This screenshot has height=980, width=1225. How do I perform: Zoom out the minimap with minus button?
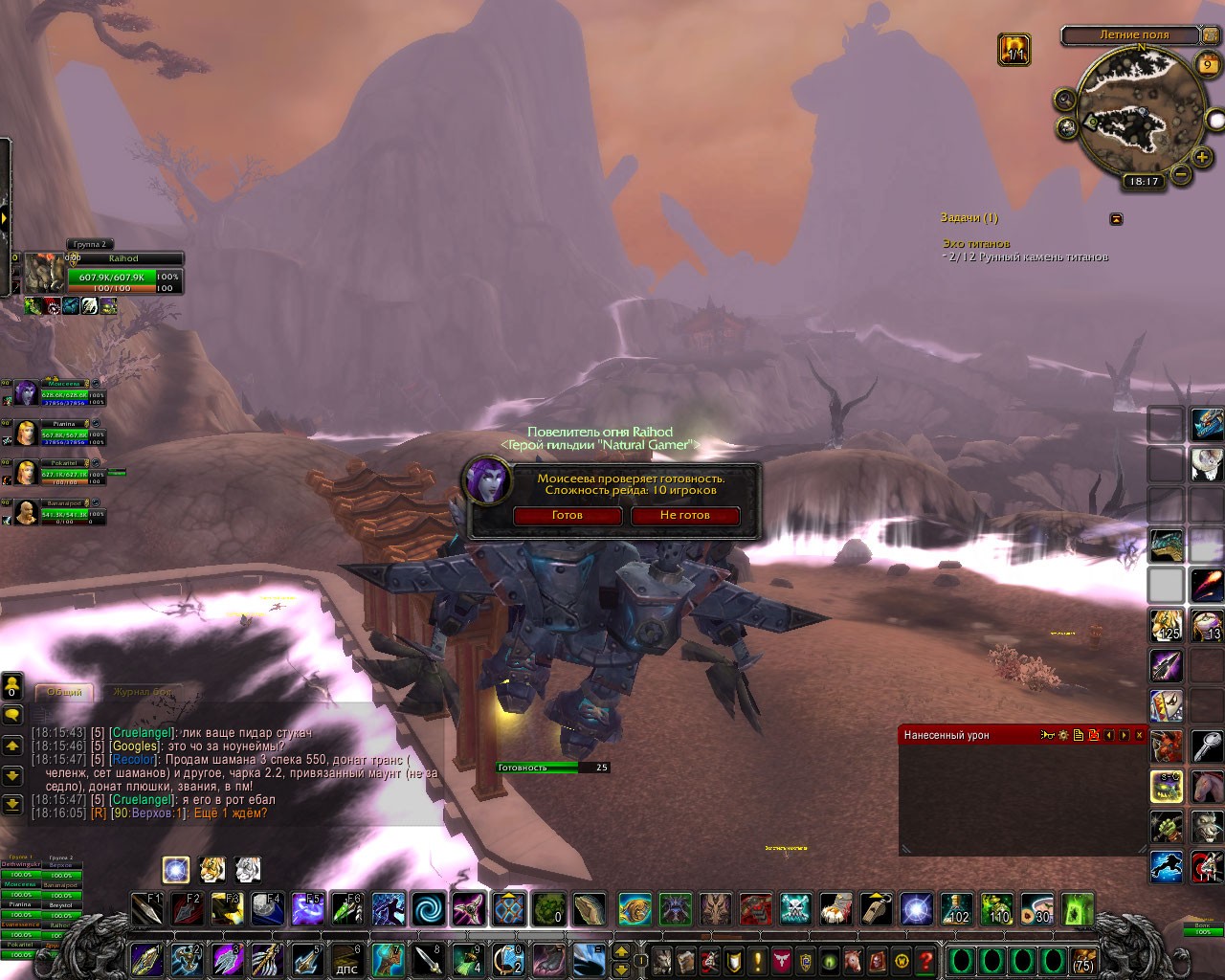pos(1182,175)
